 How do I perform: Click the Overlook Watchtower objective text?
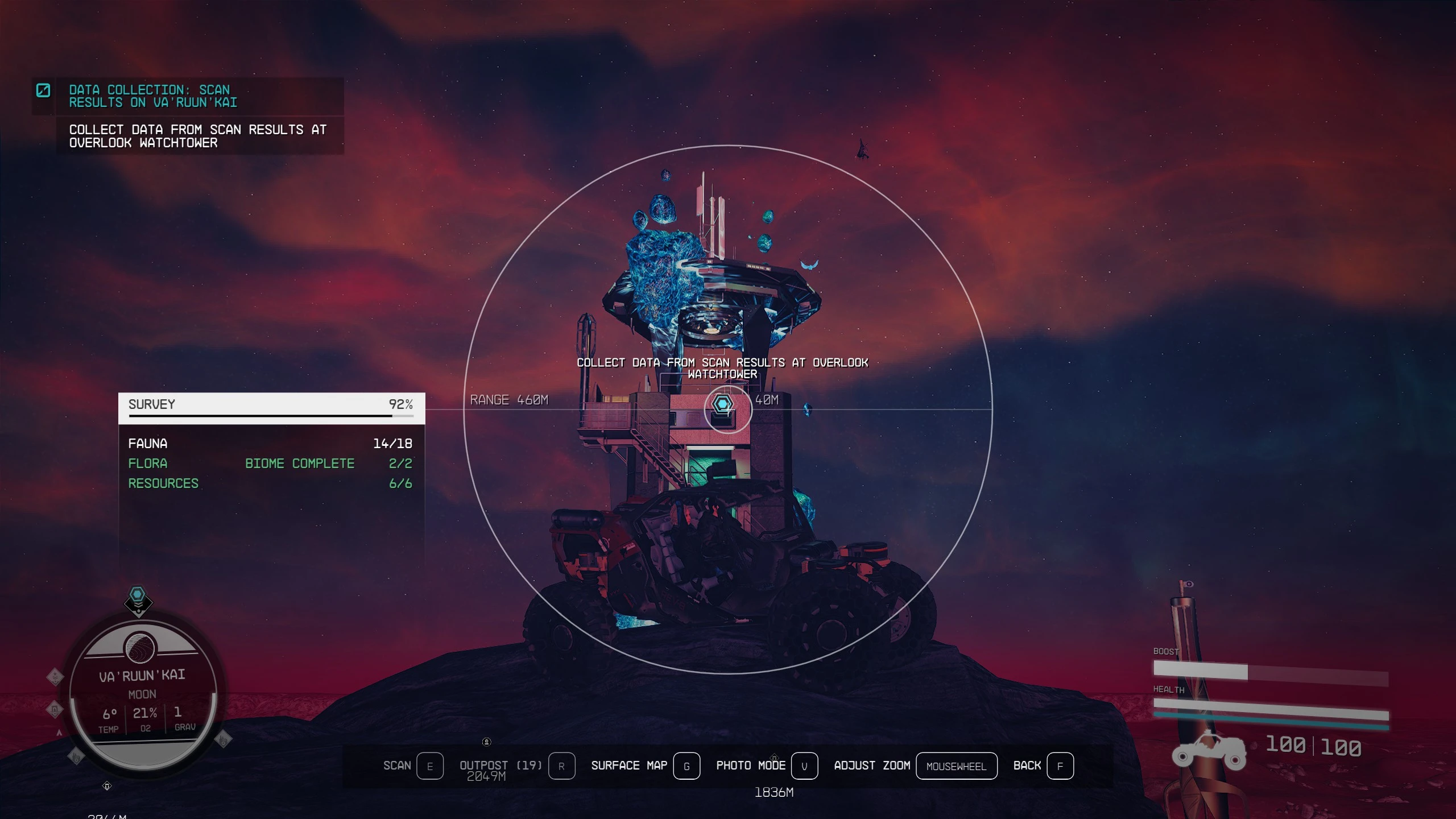[198, 136]
